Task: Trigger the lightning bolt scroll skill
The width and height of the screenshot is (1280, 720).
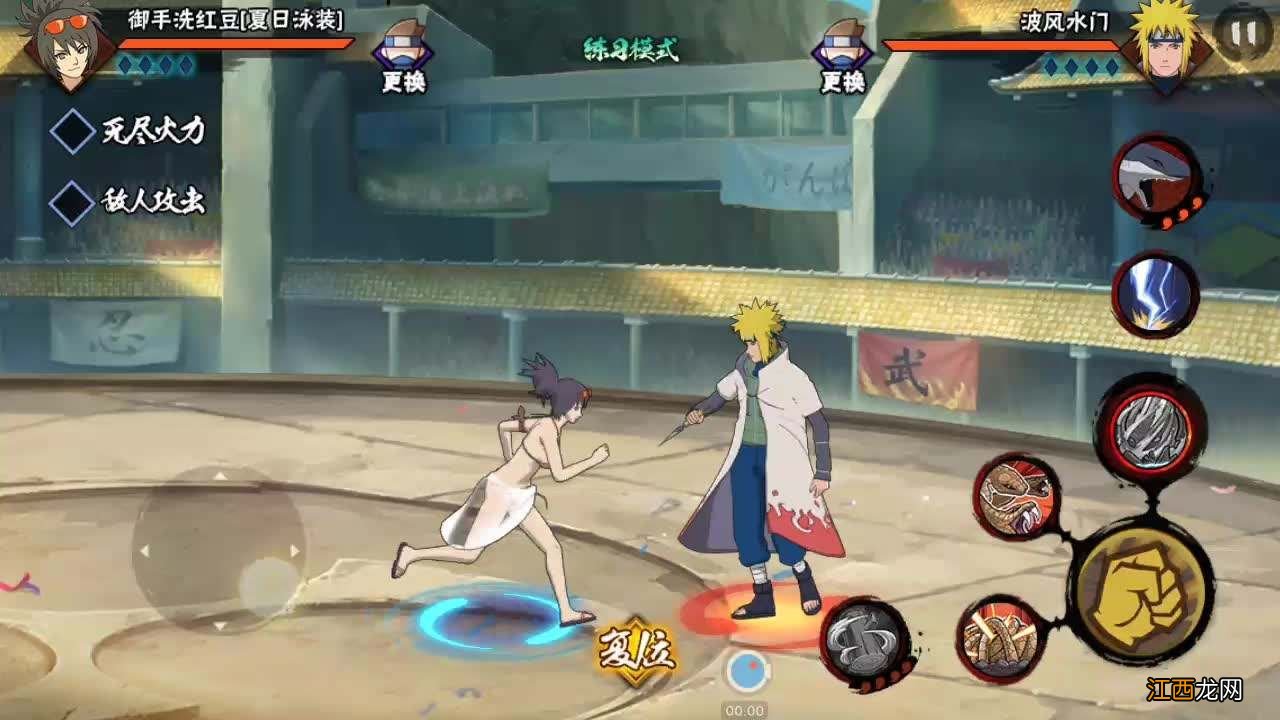Action: [x=1154, y=293]
